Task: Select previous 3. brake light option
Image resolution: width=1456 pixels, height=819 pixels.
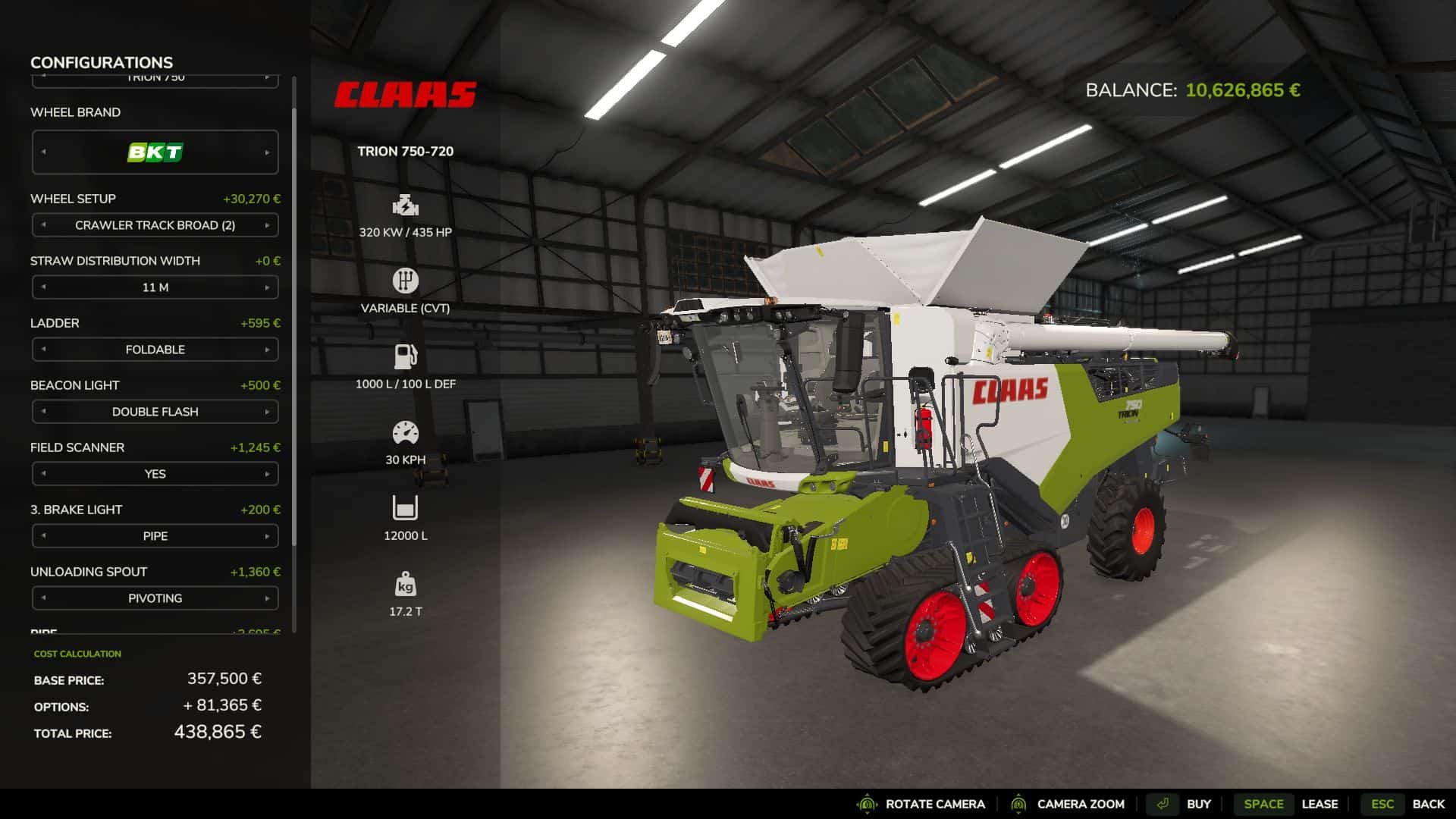Action: click(x=43, y=536)
